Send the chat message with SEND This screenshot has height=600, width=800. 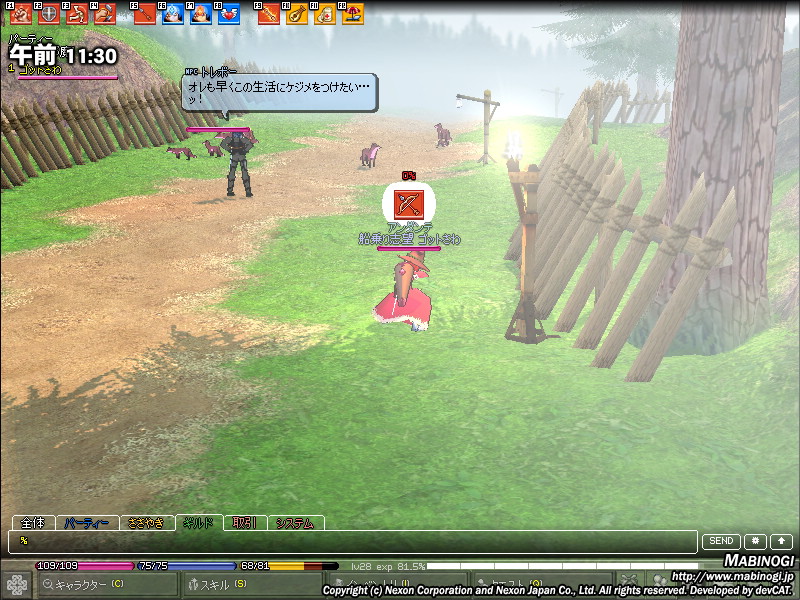[x=722, y=541]
